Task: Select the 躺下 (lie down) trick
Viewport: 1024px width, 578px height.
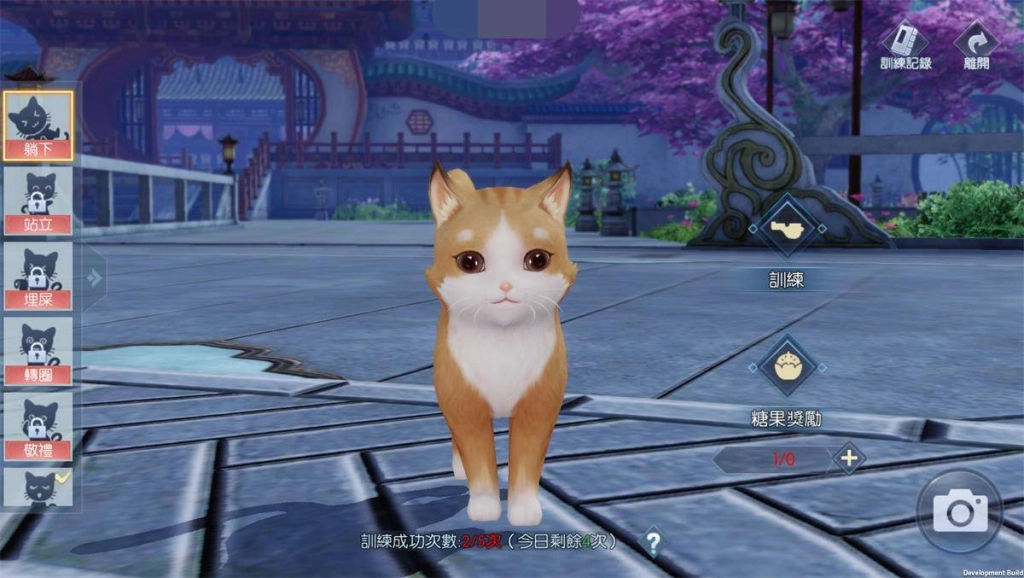Action: tap(38, 125)
